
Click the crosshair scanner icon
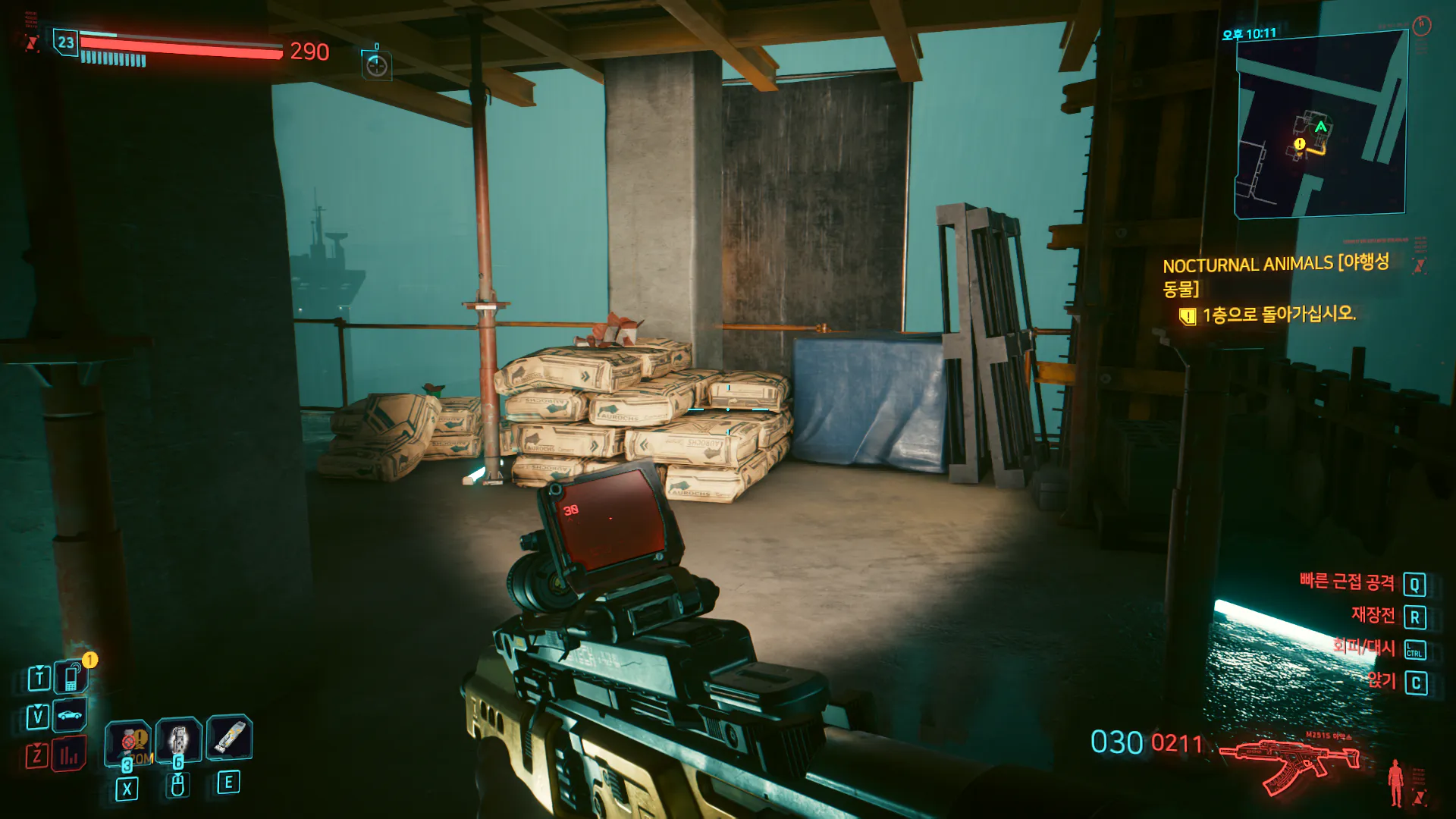[377, 67]
